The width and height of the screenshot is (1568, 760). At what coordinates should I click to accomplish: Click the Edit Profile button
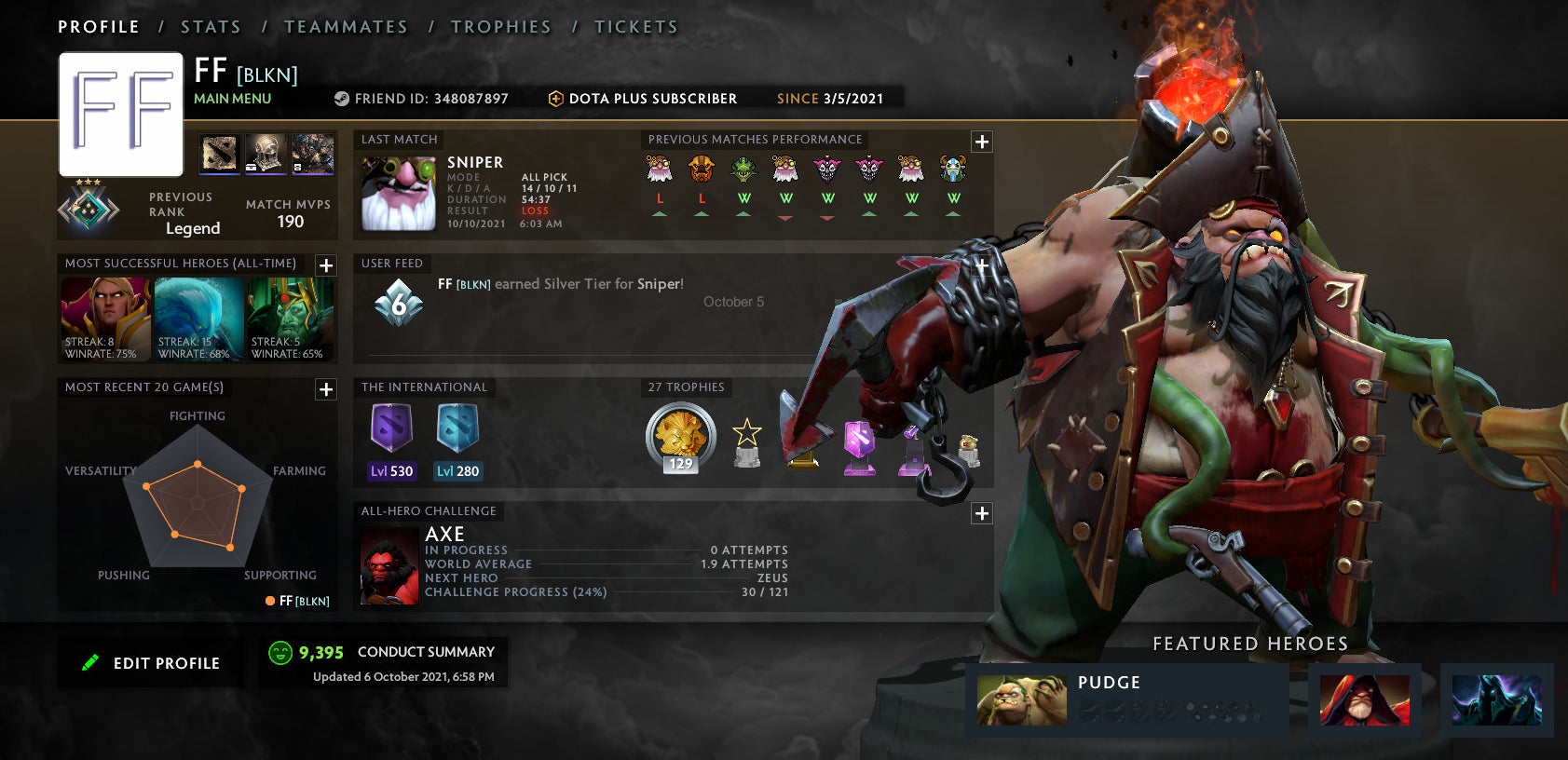coord(150,662)
